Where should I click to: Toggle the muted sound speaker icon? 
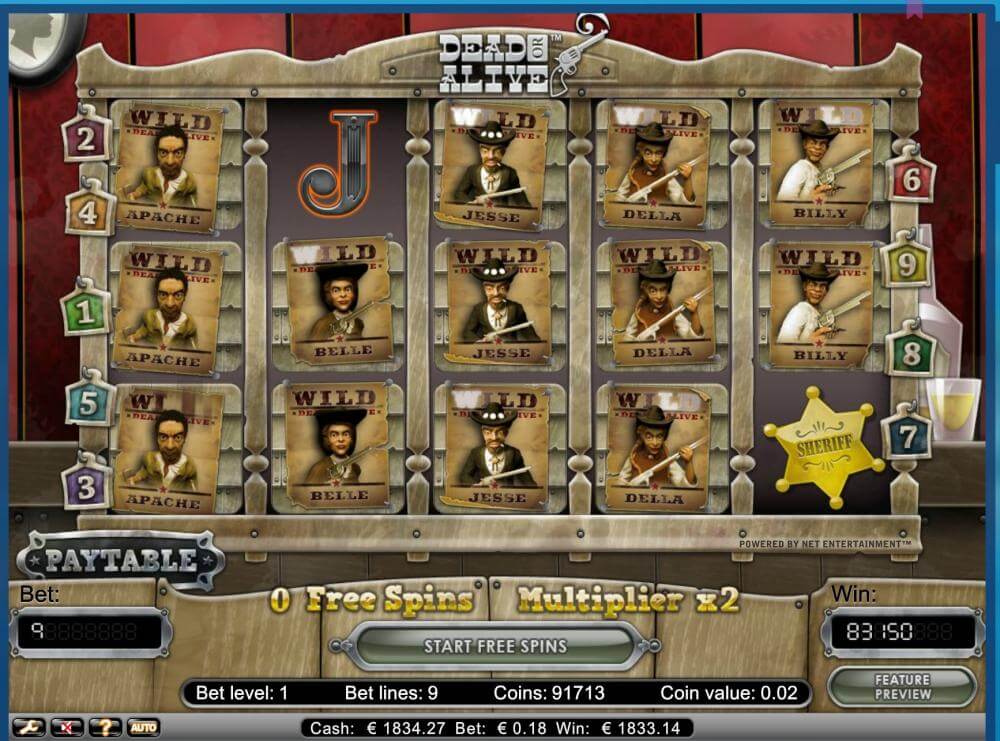pyautogui.click(x=66, y=727)
